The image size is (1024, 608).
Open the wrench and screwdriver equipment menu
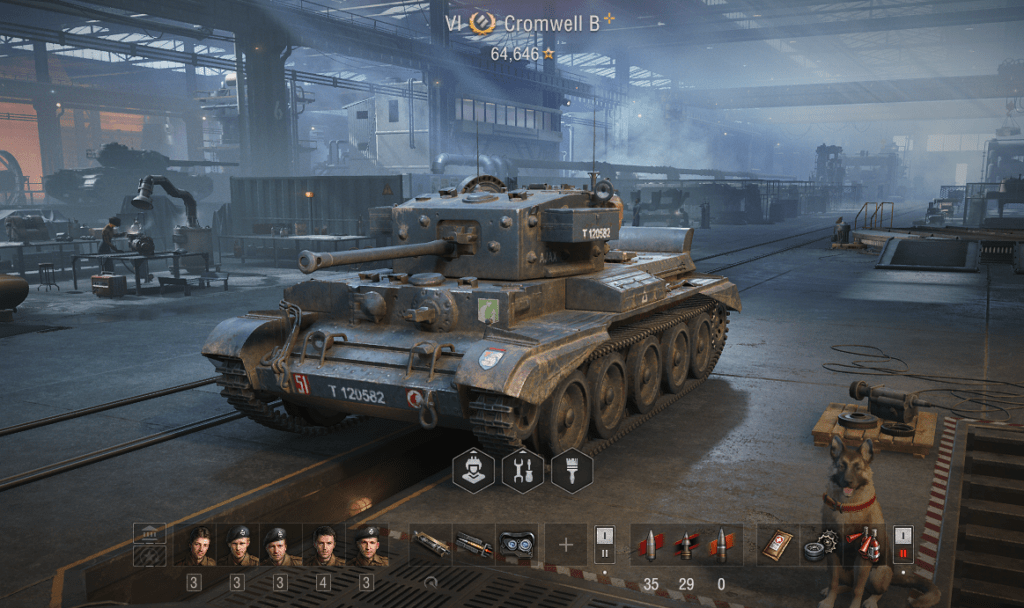point(523,469)
